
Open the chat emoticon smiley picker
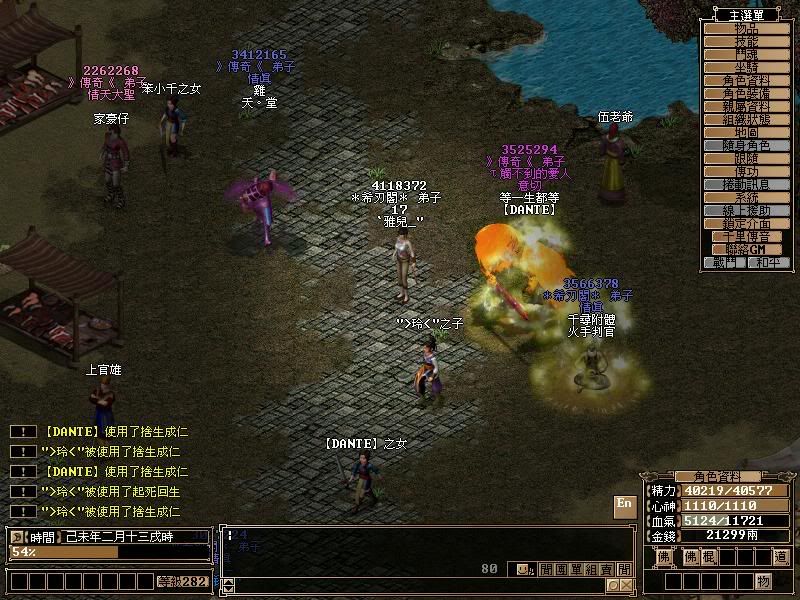pyautogui.click(x=523, y=569)
